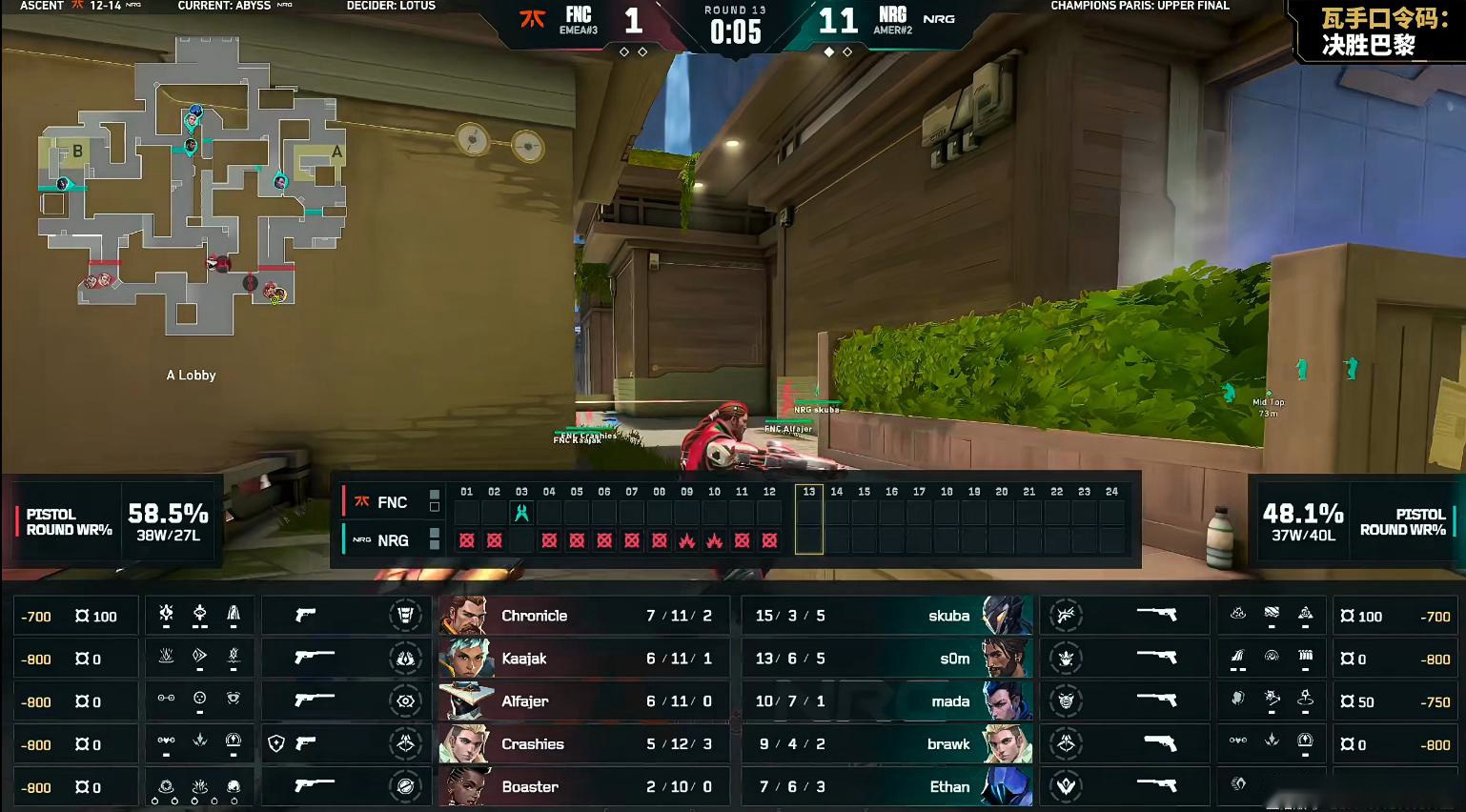Screen dimensions: 1466x812
Task: Select skuba's player row
Action: pyautogui.click(x=886, y=616)
